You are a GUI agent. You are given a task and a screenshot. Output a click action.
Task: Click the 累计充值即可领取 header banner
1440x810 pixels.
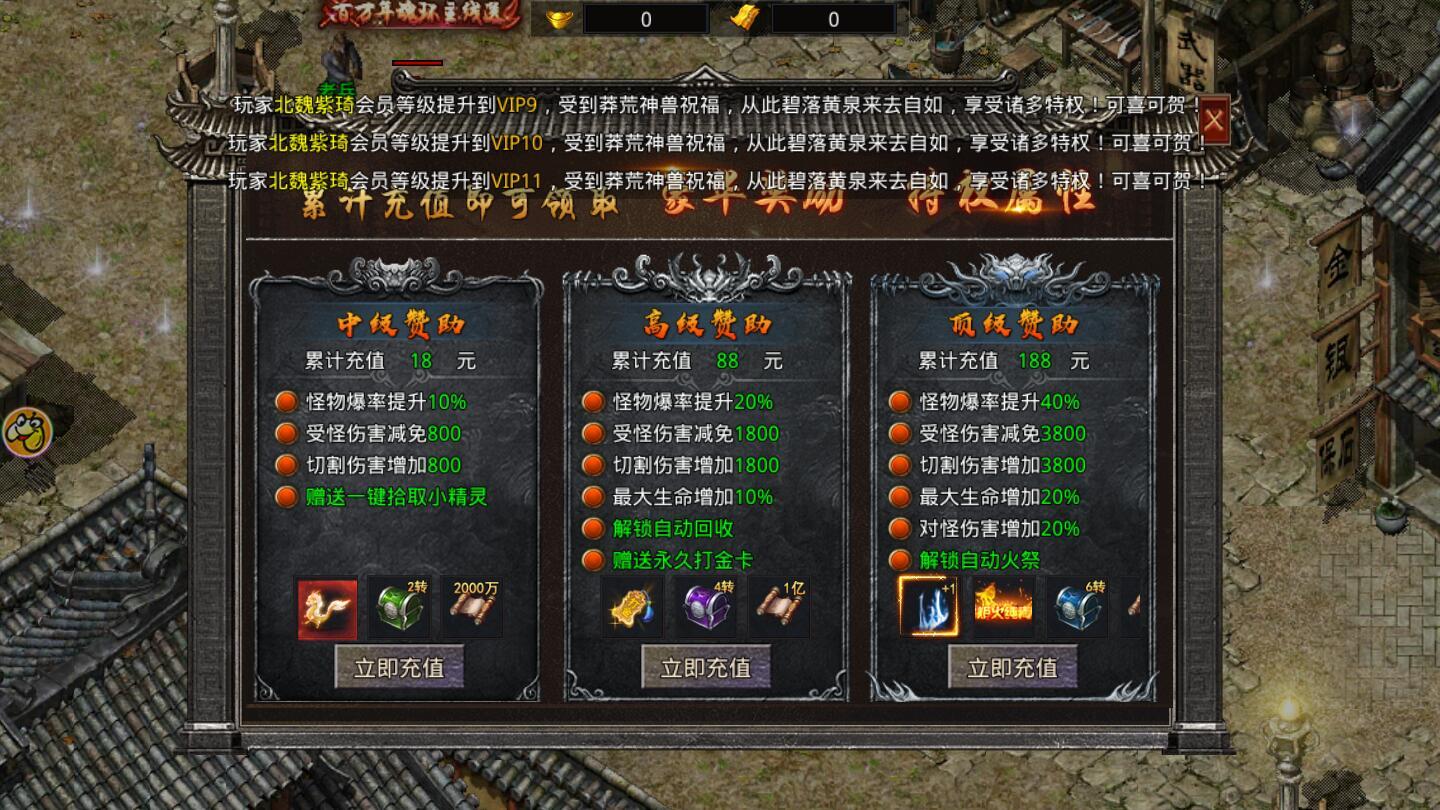click(x=460, y=204)
